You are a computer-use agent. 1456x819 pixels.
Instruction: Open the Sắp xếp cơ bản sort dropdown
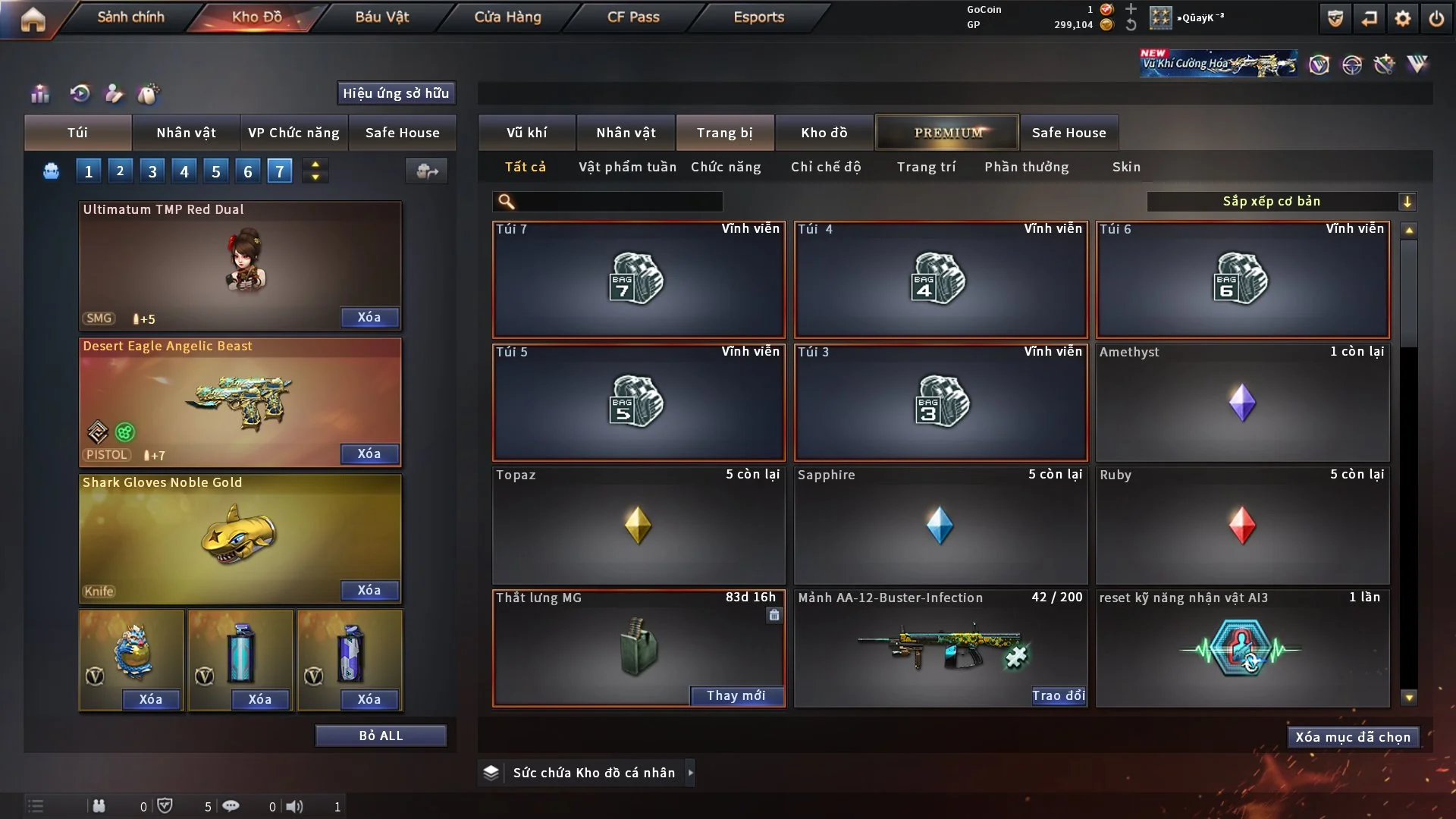click(x=1281, y=202)
